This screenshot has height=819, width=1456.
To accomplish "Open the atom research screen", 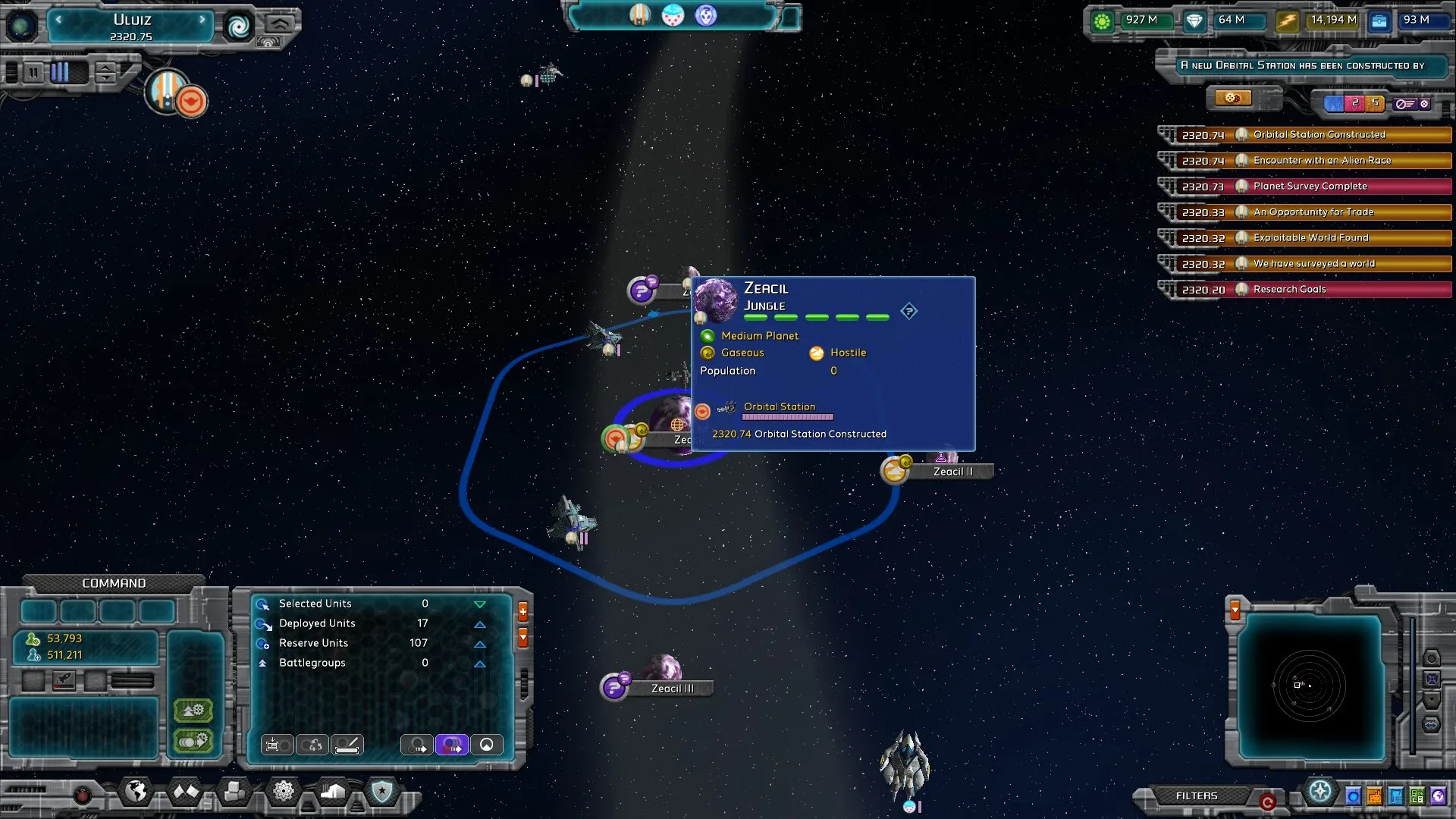I will (283, 792).
